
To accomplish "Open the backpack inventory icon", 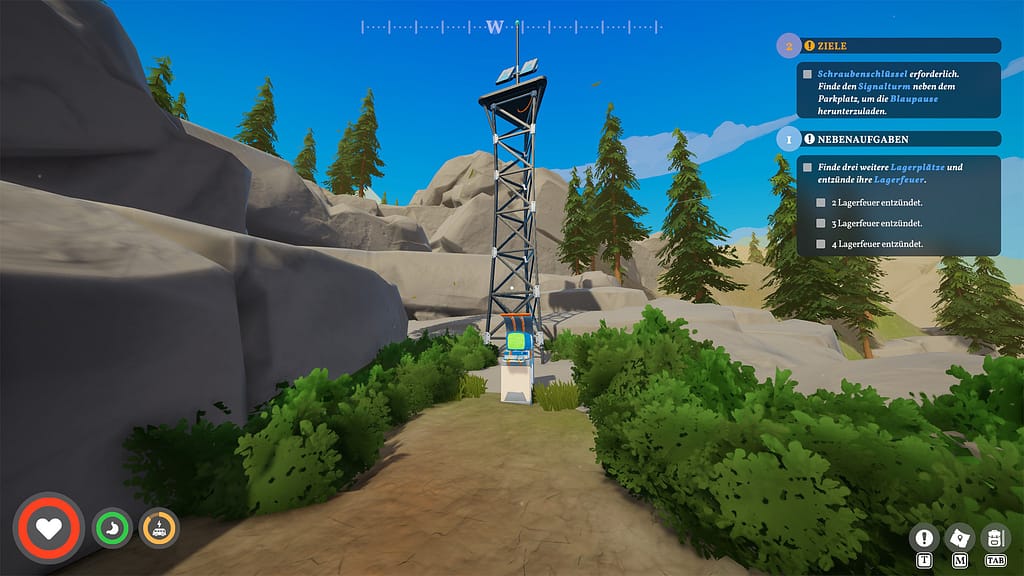I will (x=995, y=538).
